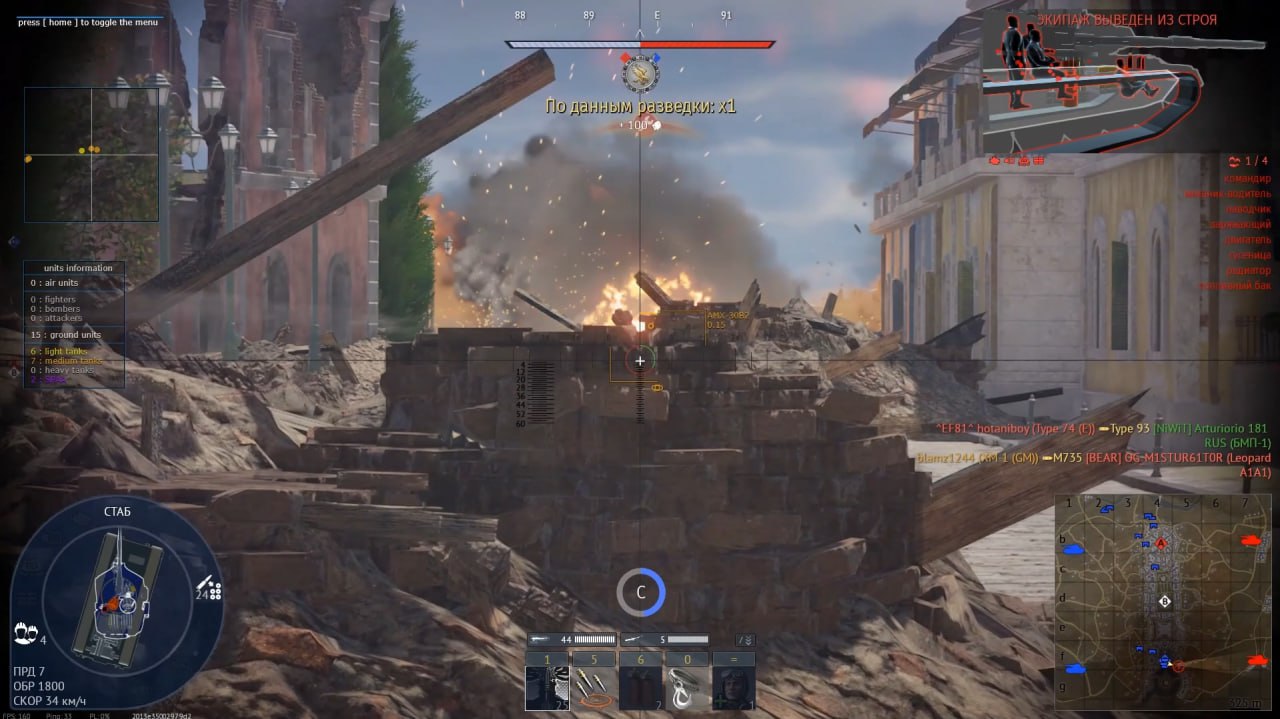This screenshot has height=719, width=1280.
Task: Select the shell type slot numbered 1
Action: (x=547, y=688)
